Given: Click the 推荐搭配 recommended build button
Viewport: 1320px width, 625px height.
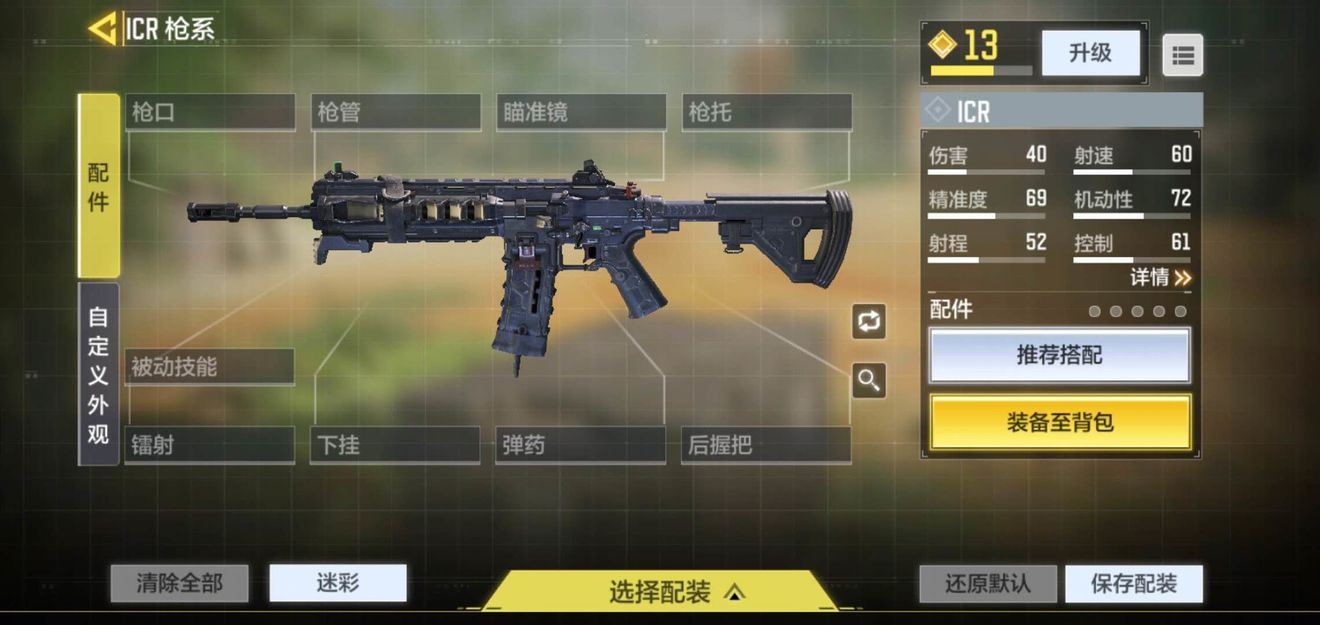Looking at the screenshot, I should coord(1060,355).
